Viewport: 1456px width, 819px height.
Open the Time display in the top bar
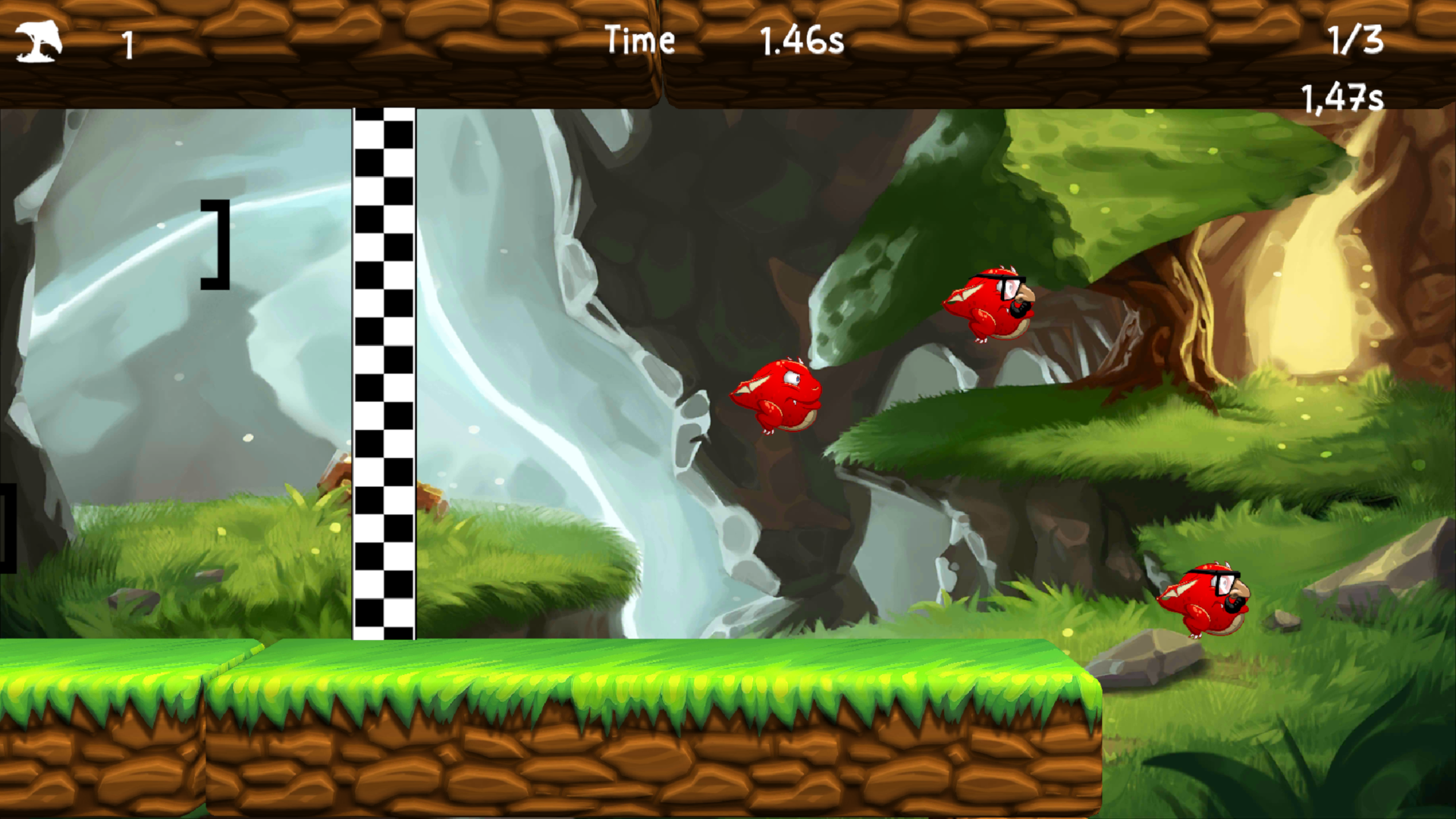pos(641,39)
